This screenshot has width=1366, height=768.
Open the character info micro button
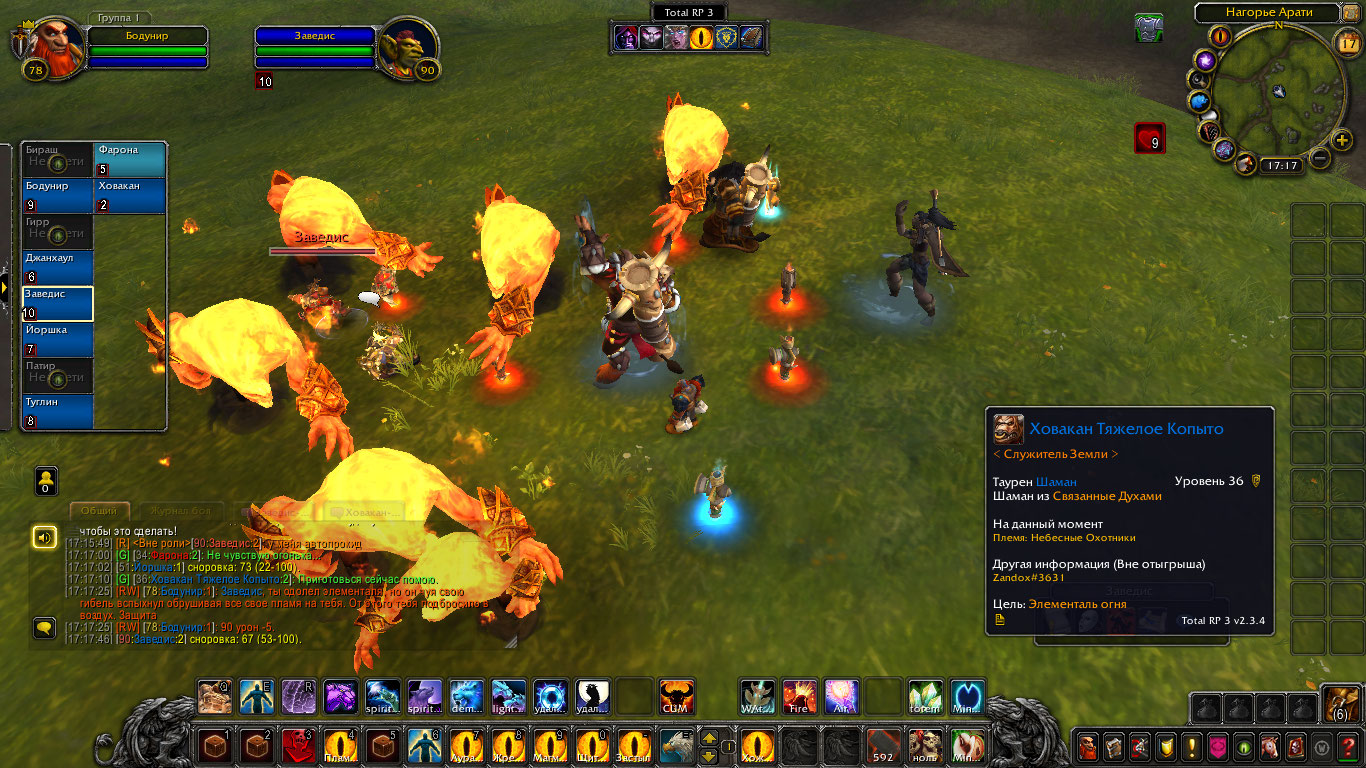1088,746
